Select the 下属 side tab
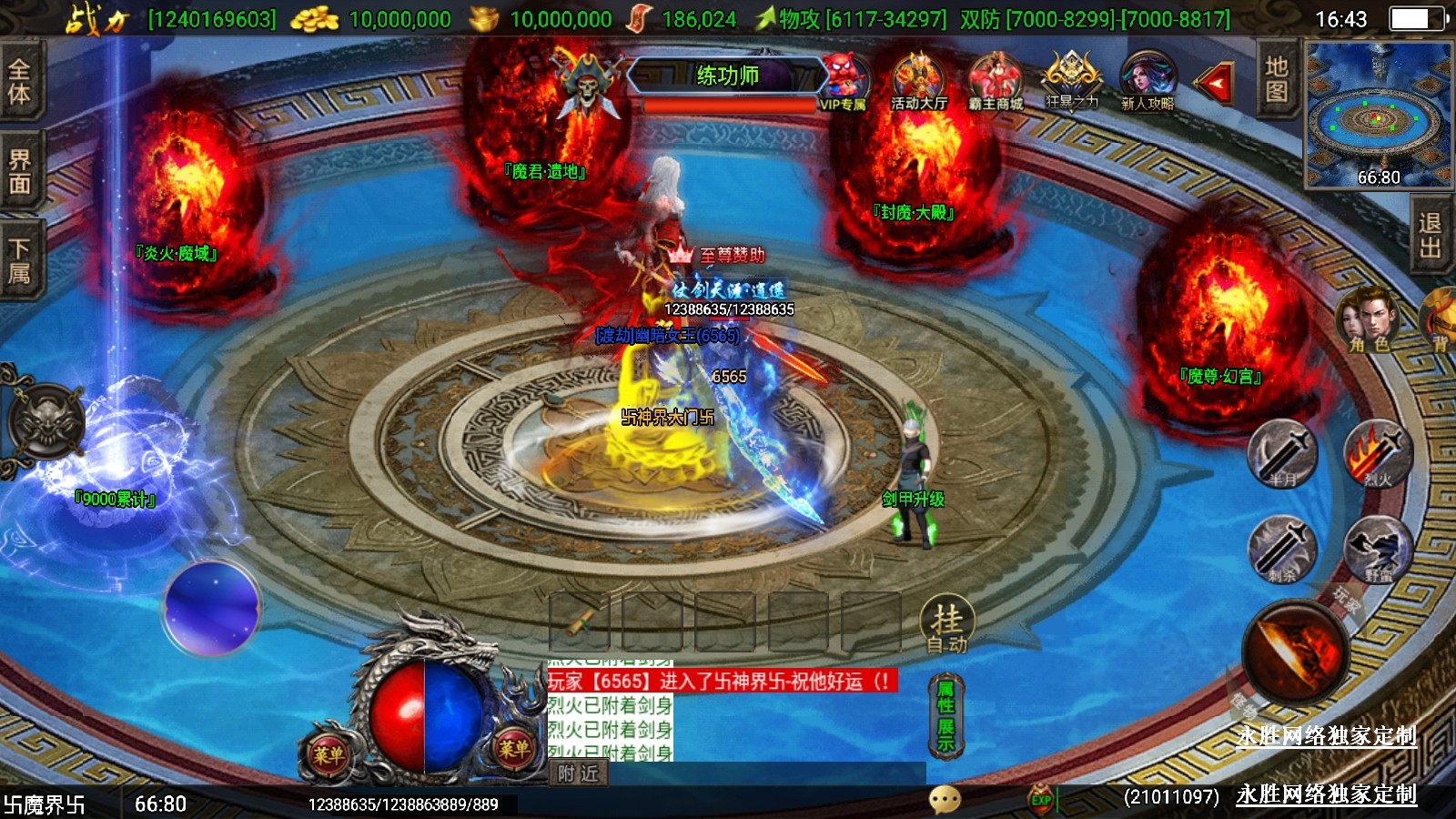 (x=19, y=261)
